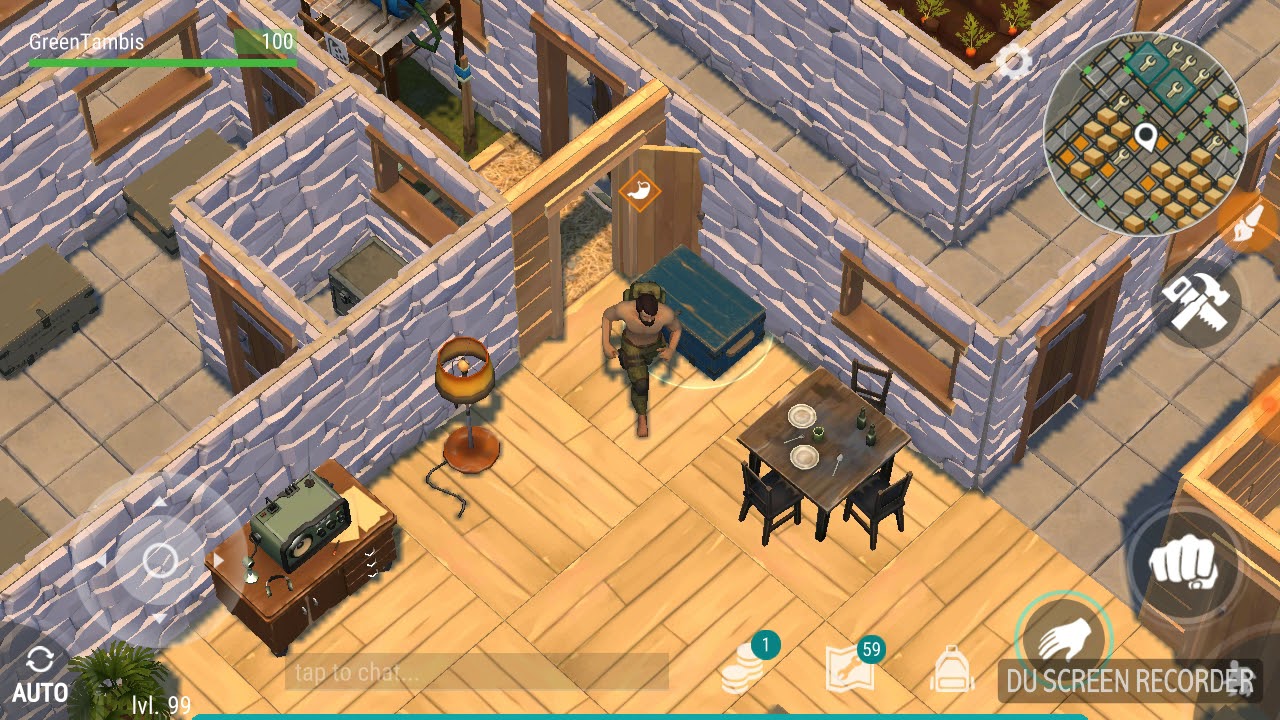Open the crafting blueprints map icon
Screen dimensions: 1280x720
[850, 669]
